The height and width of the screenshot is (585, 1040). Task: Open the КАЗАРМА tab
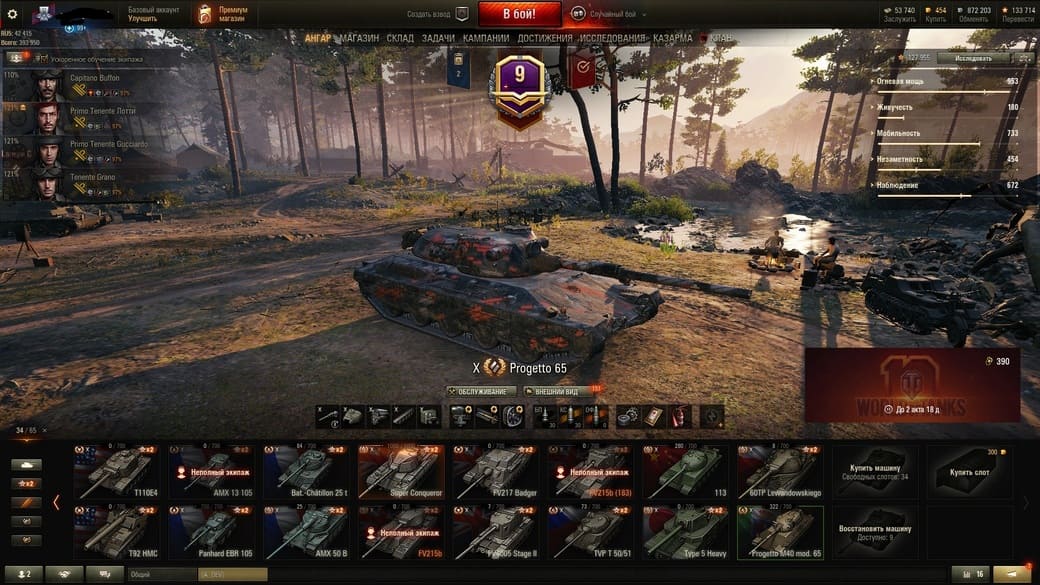672,38
